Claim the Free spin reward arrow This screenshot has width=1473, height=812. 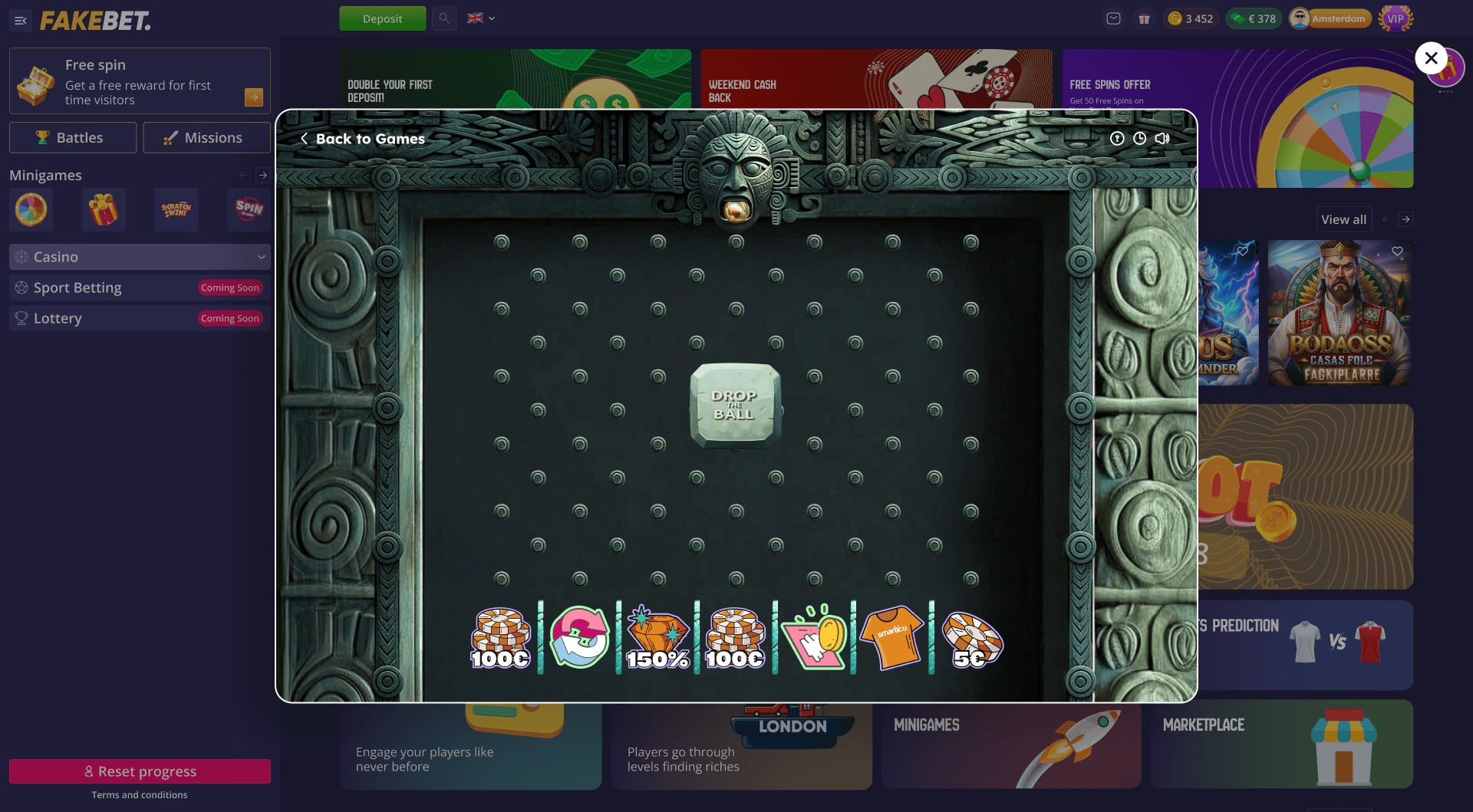[254, 97]
